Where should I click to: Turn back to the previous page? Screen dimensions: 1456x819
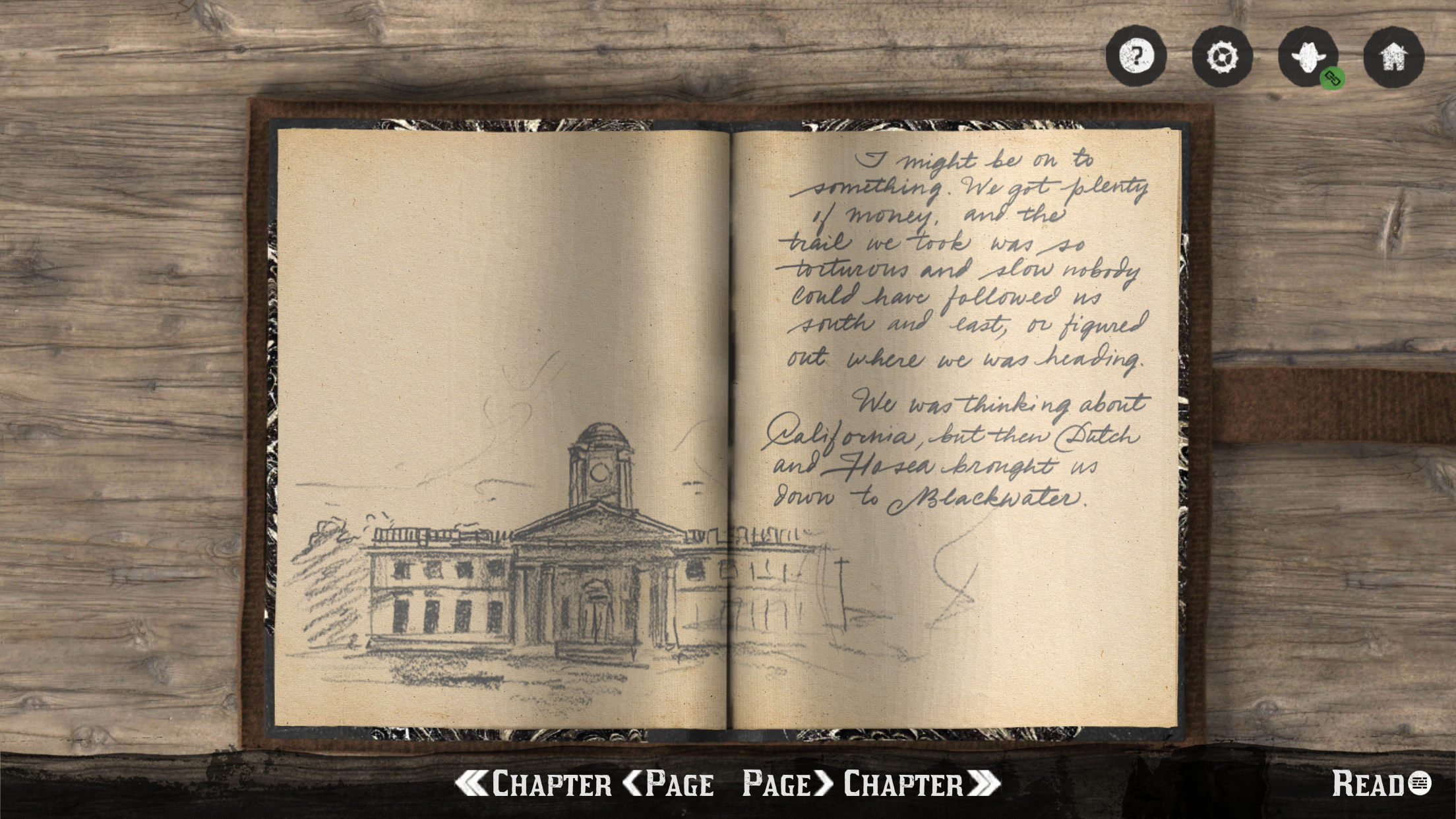[669, 784]
